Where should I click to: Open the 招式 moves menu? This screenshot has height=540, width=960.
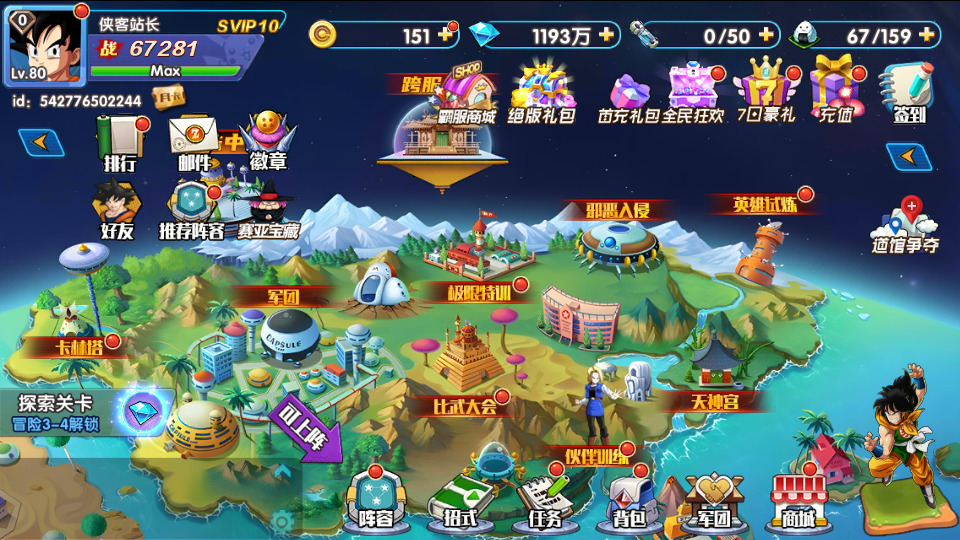(x=459, y=500)
